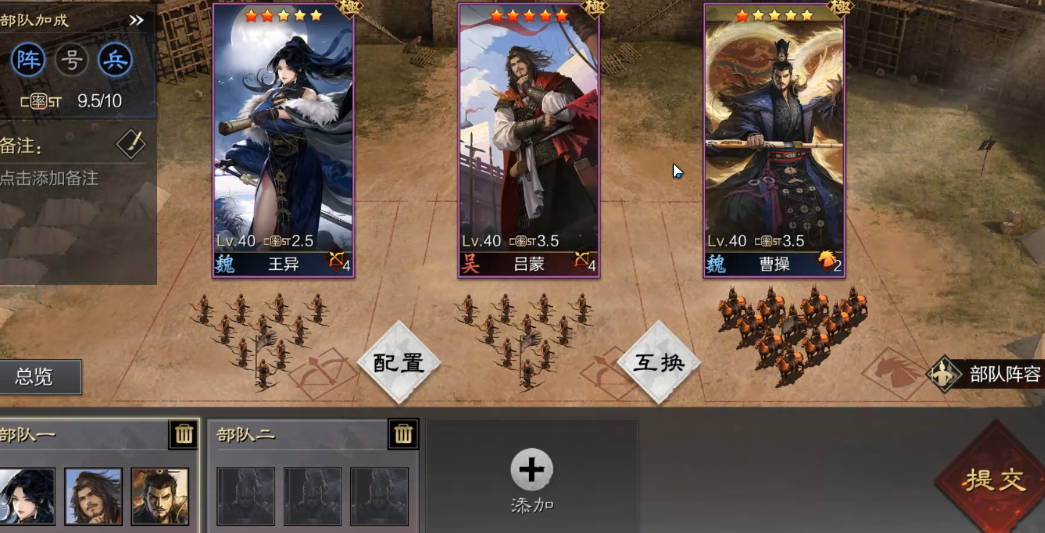
Task: Select the 曹操 portrait in 部队一
Action: pos(160,496)
